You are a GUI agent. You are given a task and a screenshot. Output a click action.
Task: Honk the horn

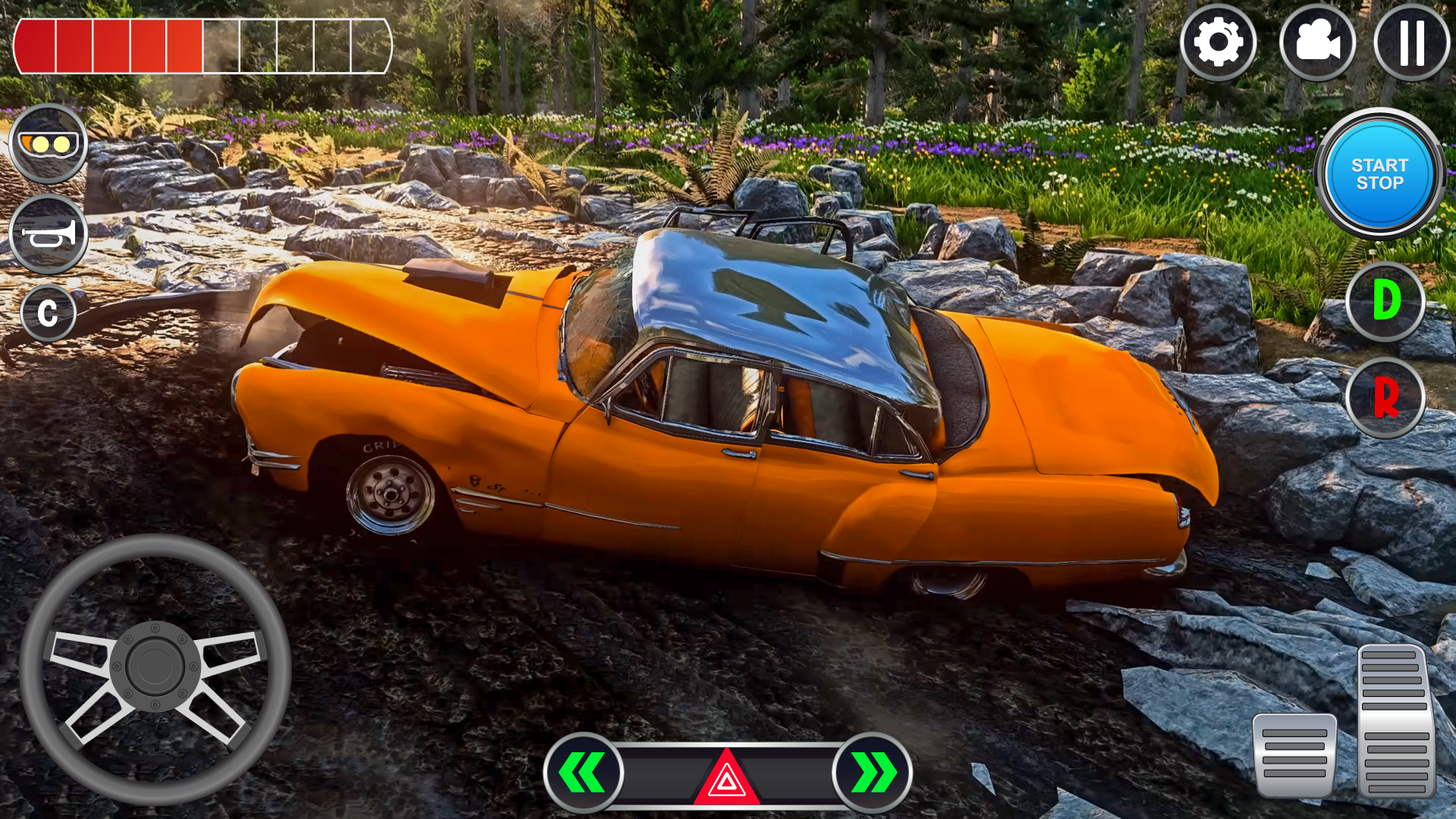[48, 234]
